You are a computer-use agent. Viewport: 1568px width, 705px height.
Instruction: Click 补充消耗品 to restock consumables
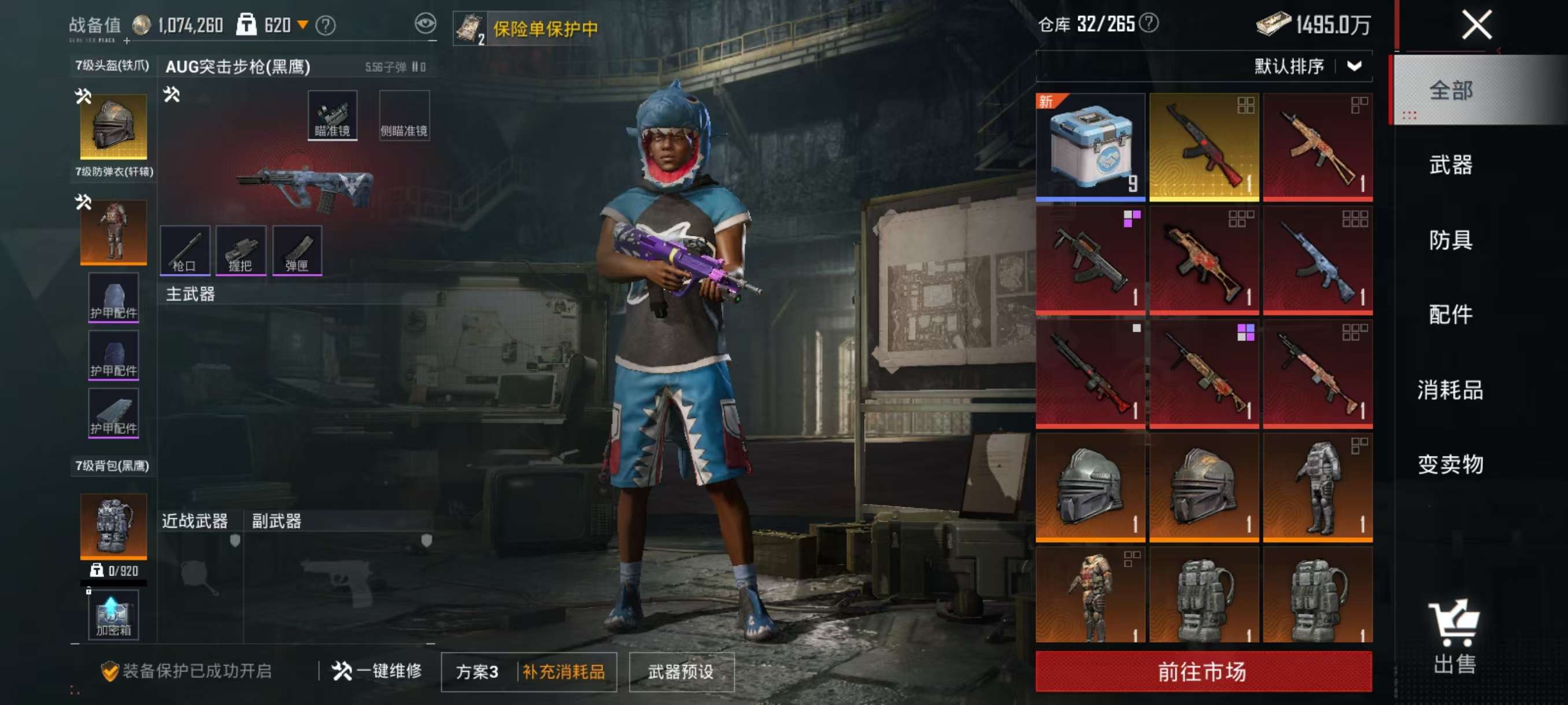tap(564, 671)
